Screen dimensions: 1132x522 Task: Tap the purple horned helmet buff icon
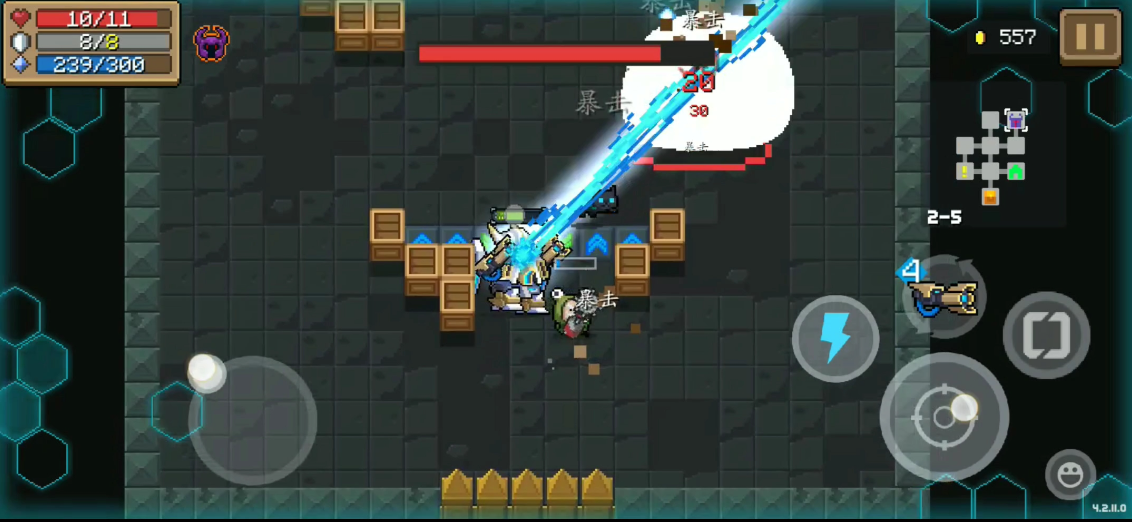point(211,43)
